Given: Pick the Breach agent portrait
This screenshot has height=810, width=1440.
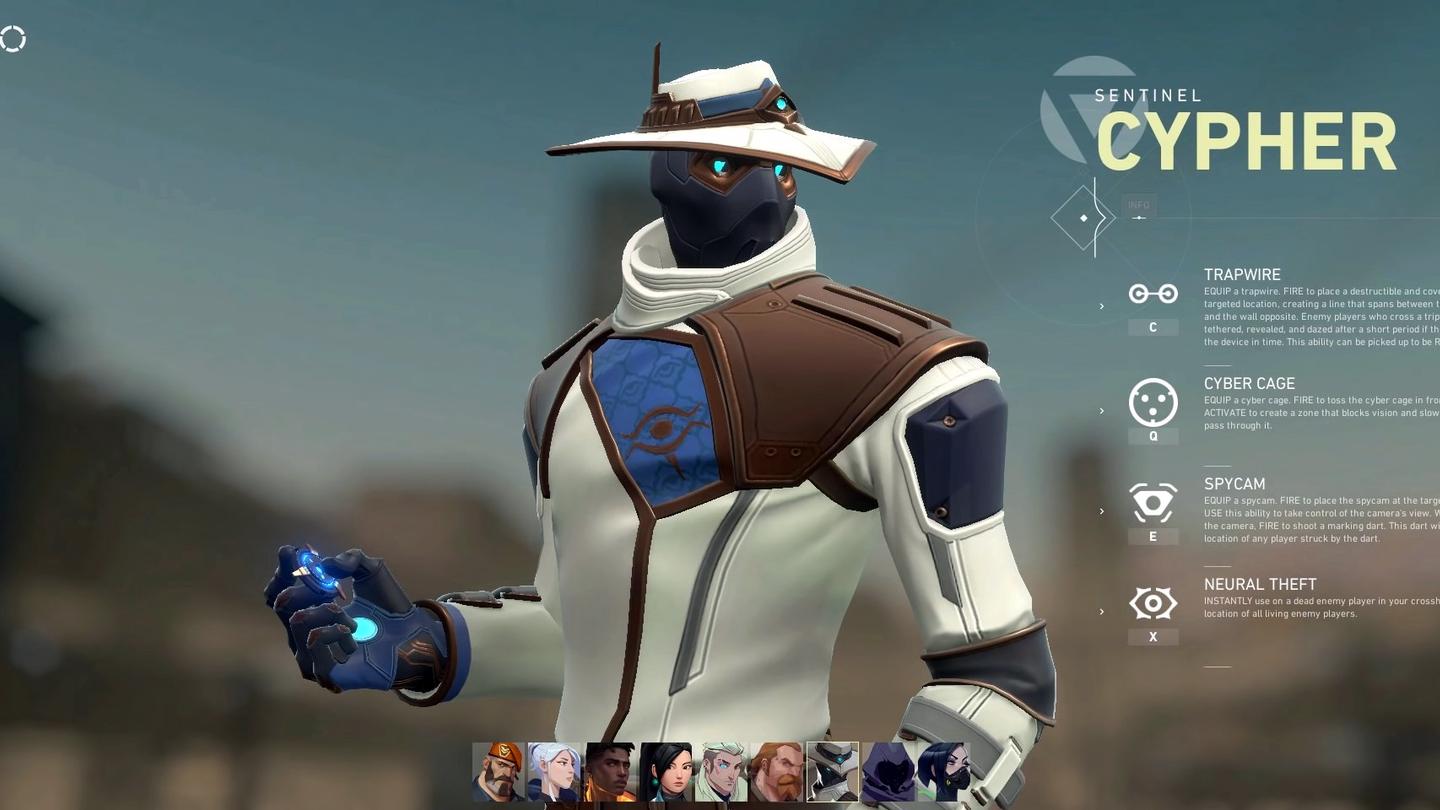Looking at the screenshot, I should [x=777, y=771].
